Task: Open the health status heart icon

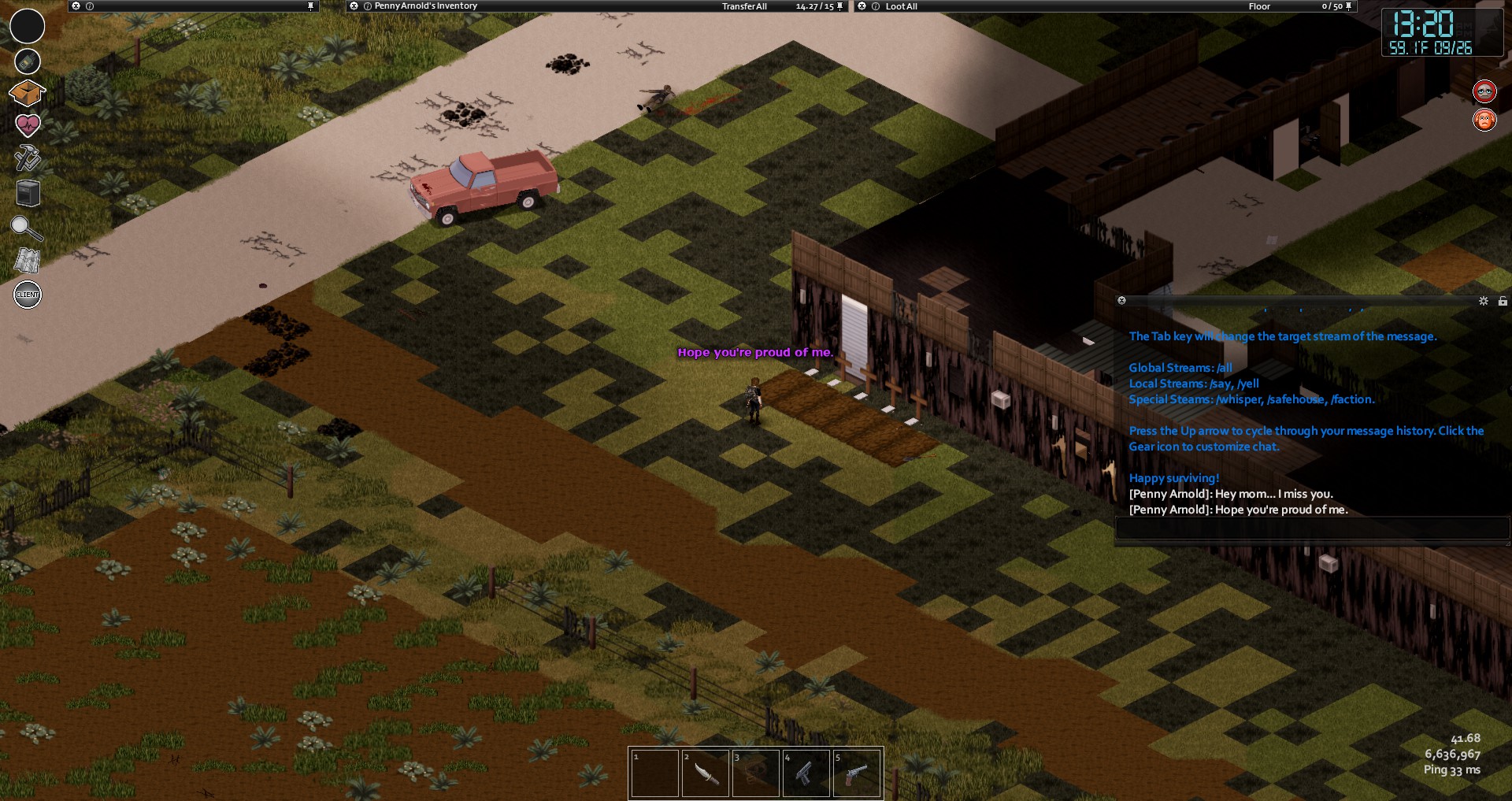Action: [x=28, y=124]
